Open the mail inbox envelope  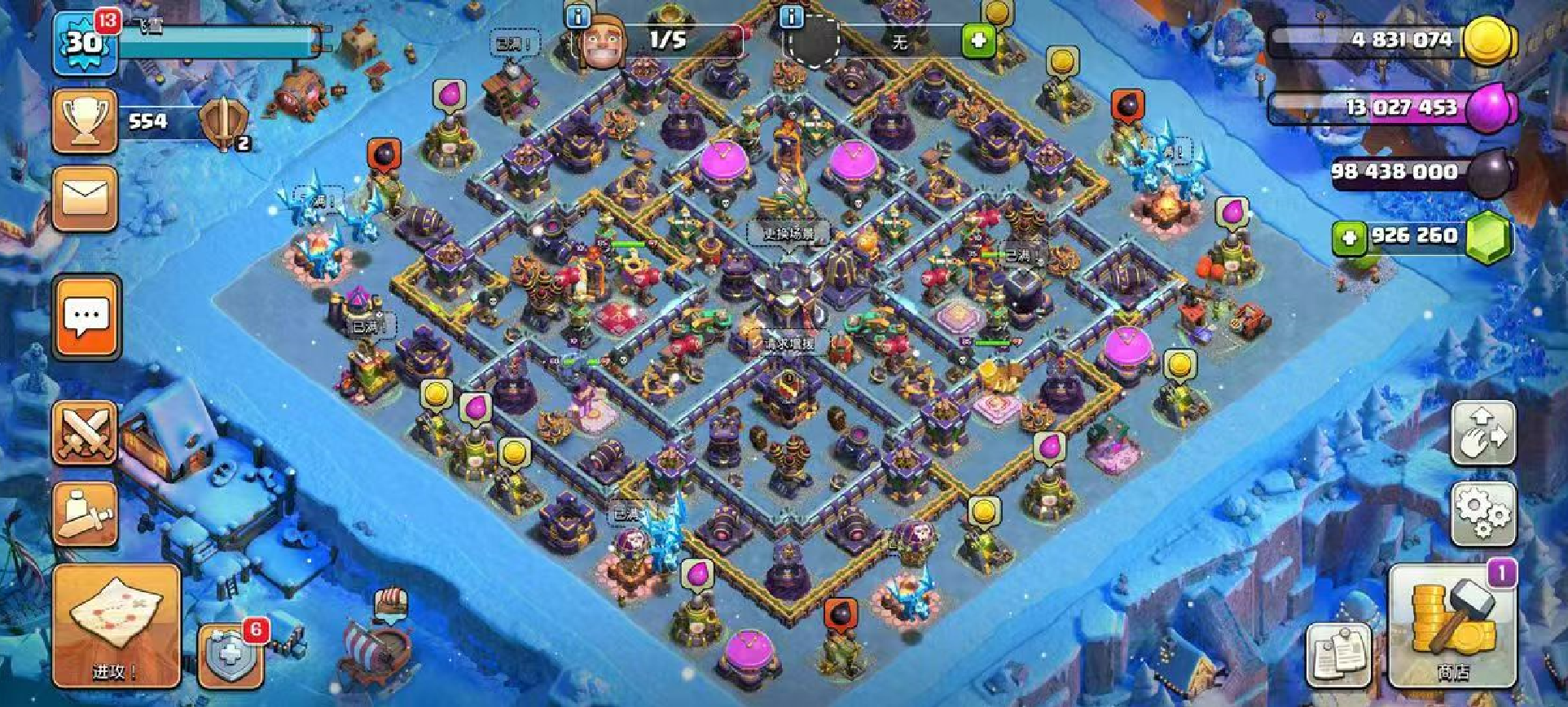click(85, 198)
